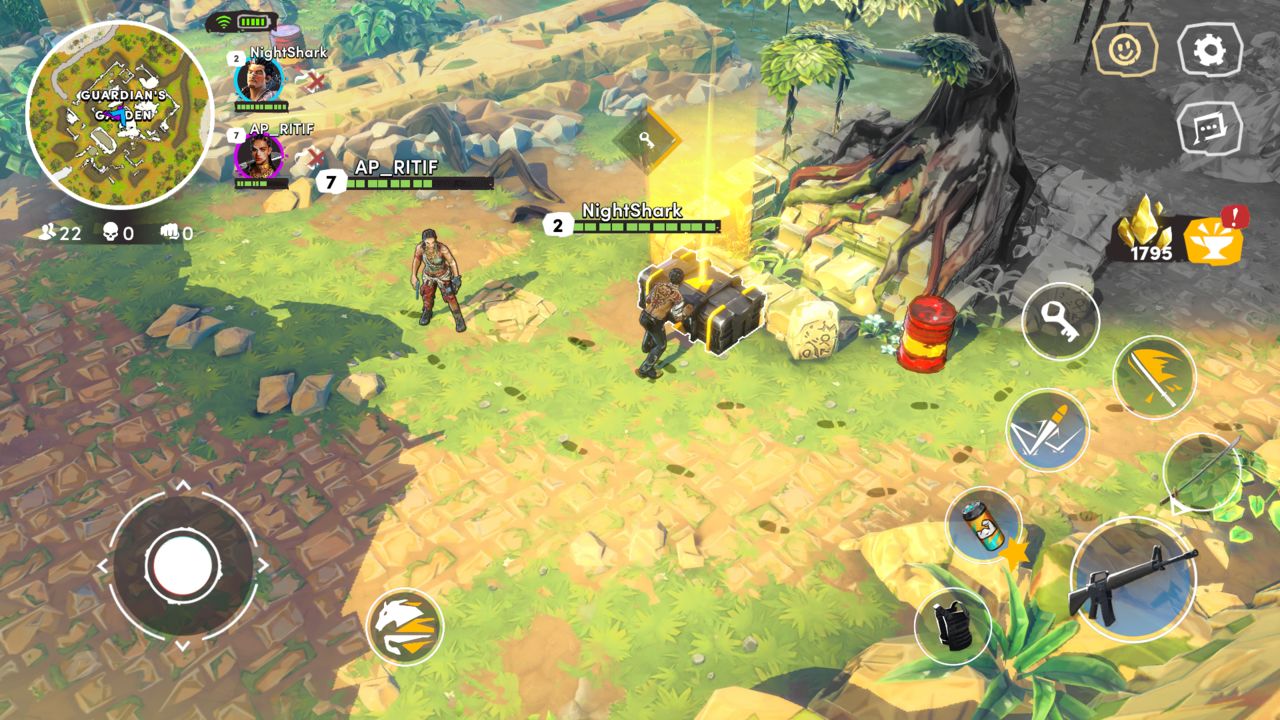Tap NightShark's teammate avatar
The image size is (1280, 720).
point(258,82)
